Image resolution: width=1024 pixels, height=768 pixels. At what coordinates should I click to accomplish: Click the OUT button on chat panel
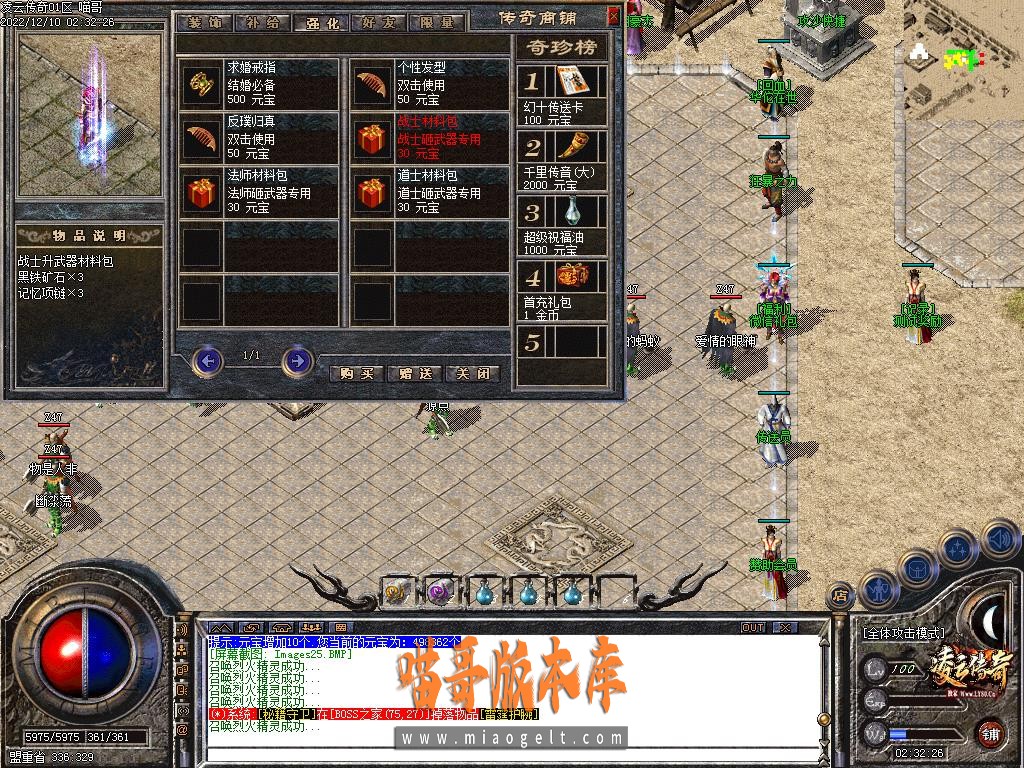coord(752,627)
